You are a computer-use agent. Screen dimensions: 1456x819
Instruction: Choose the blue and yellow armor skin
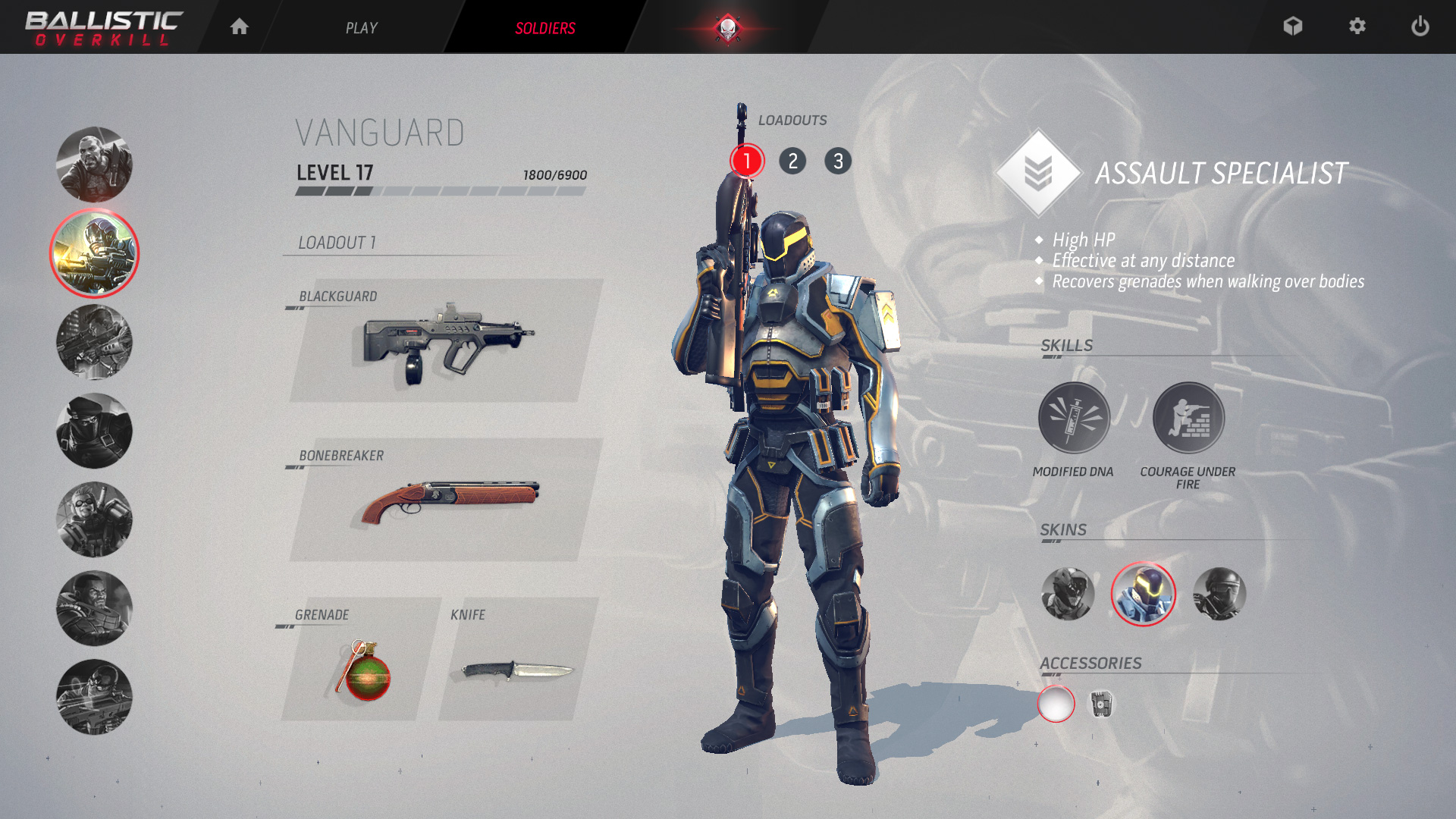click(1143, 594)
